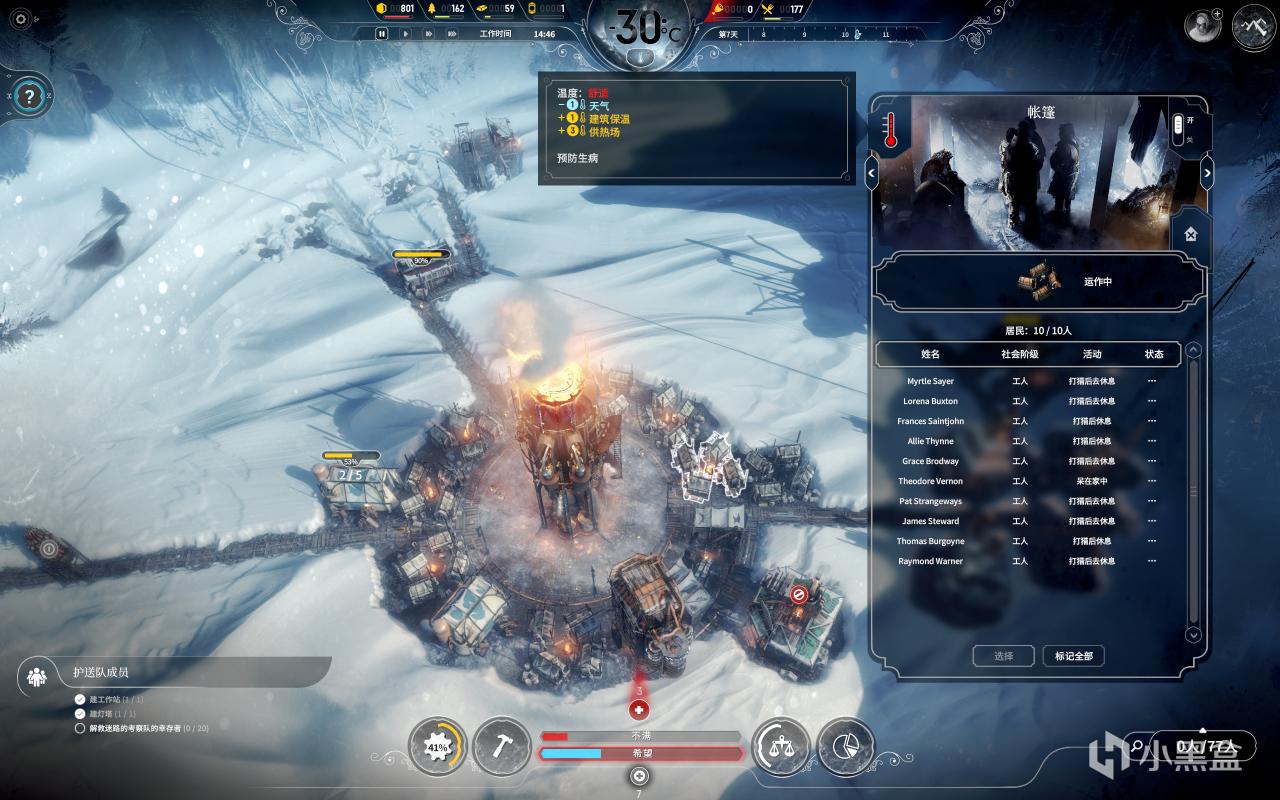Pause the game with the pause button
The height and width of the screenshot is (800, 1280).
click(x=382, y=34)
